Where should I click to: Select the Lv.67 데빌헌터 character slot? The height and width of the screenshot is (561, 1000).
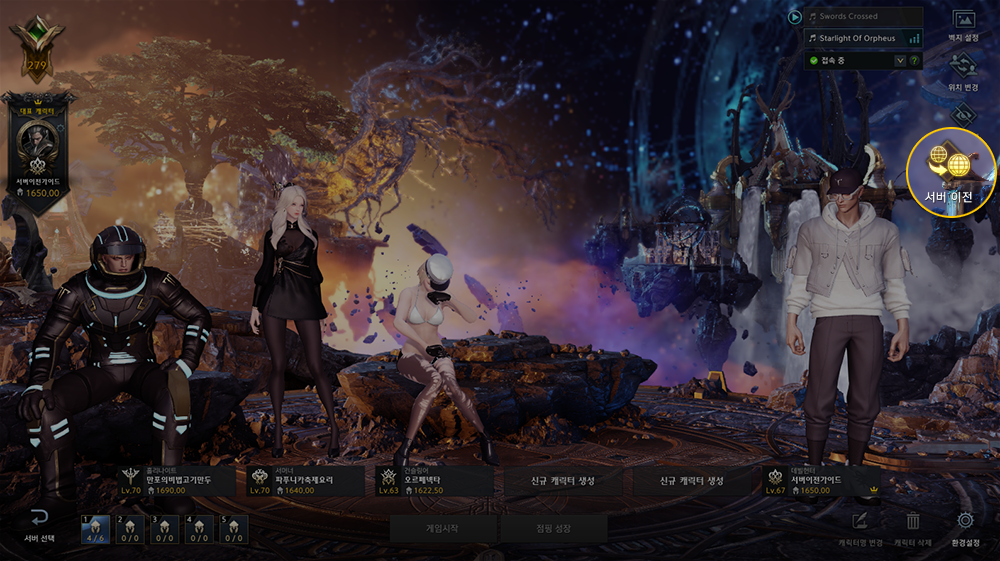pyautogui.click(x=820, y=481)
